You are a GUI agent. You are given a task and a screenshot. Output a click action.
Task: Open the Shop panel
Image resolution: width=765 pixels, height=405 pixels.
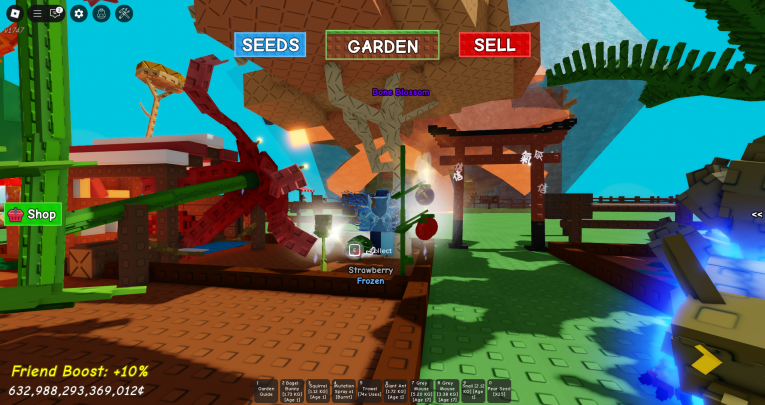33,214
